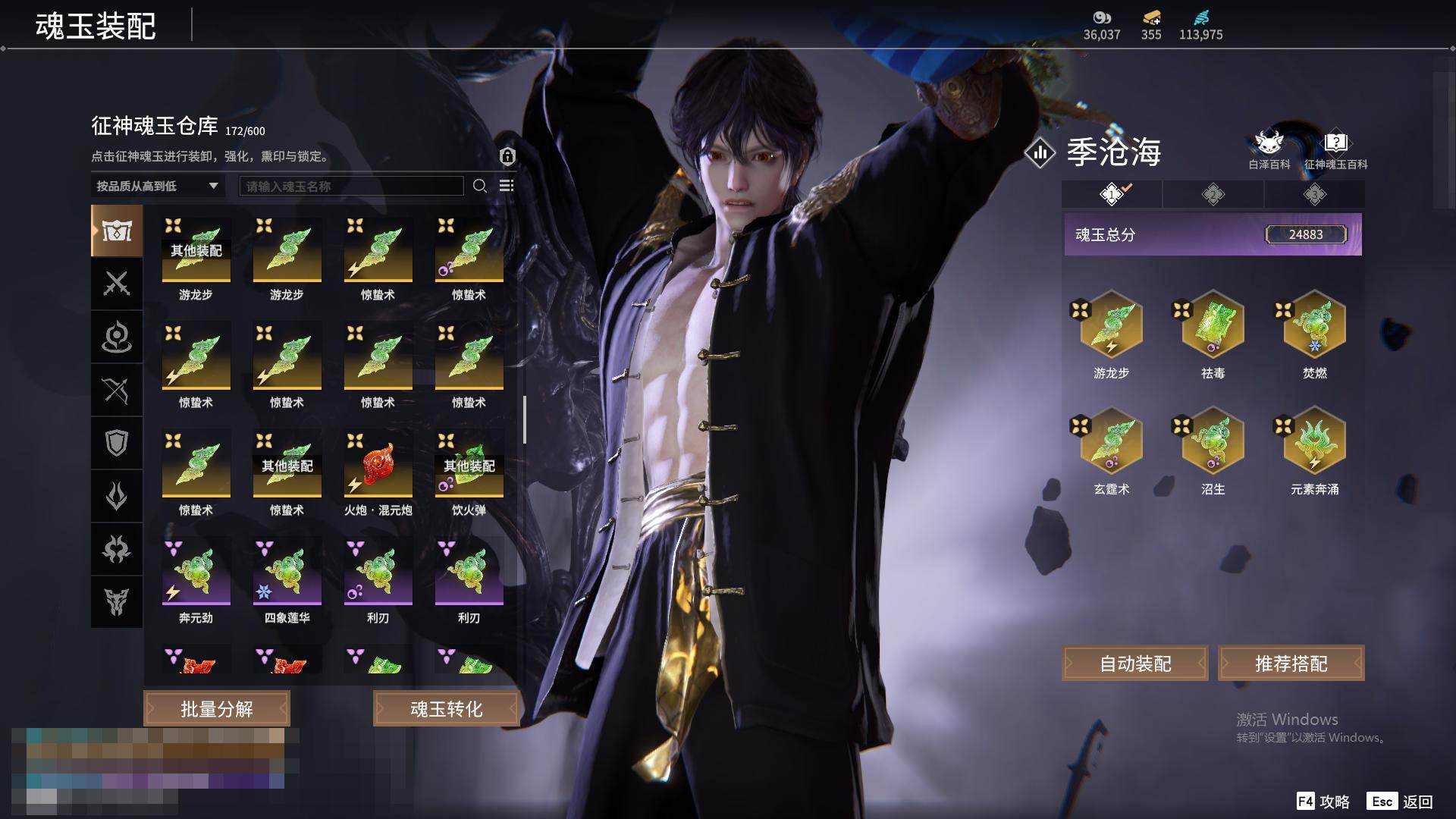Viewport: 1456px width, 819px height.
Task: Click the magnifier search icon
Action: click(x=479, y=186)
